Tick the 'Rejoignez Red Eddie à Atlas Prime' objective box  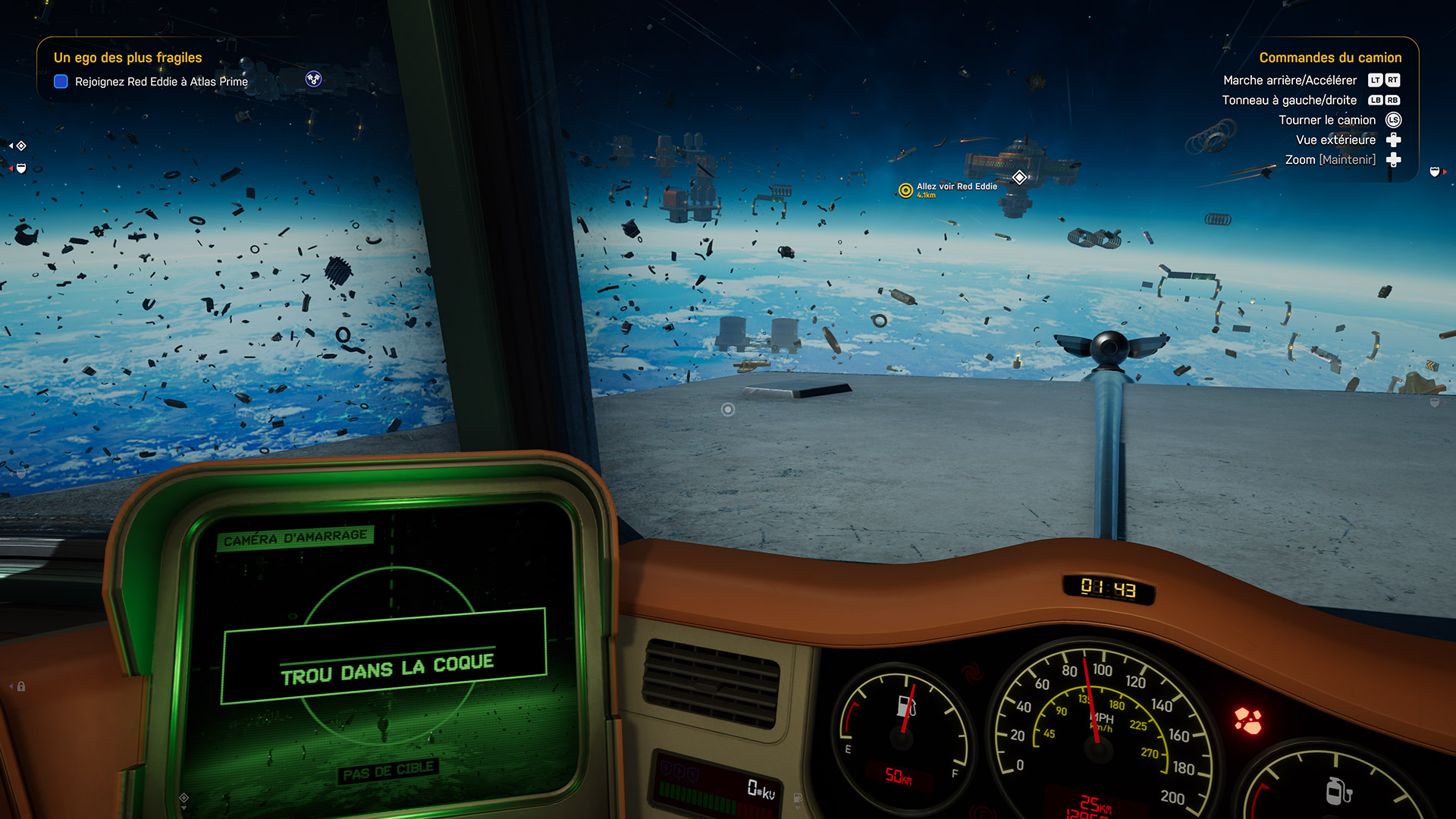[61, 82]
